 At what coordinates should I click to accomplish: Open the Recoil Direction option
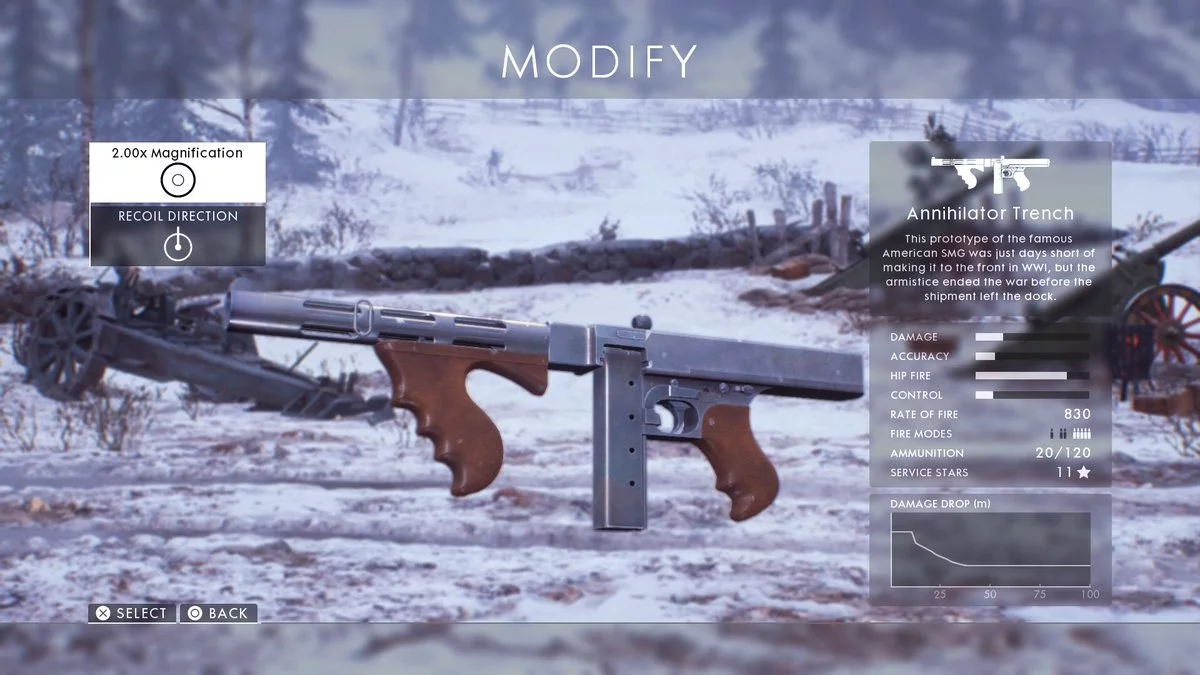[177, 235]
